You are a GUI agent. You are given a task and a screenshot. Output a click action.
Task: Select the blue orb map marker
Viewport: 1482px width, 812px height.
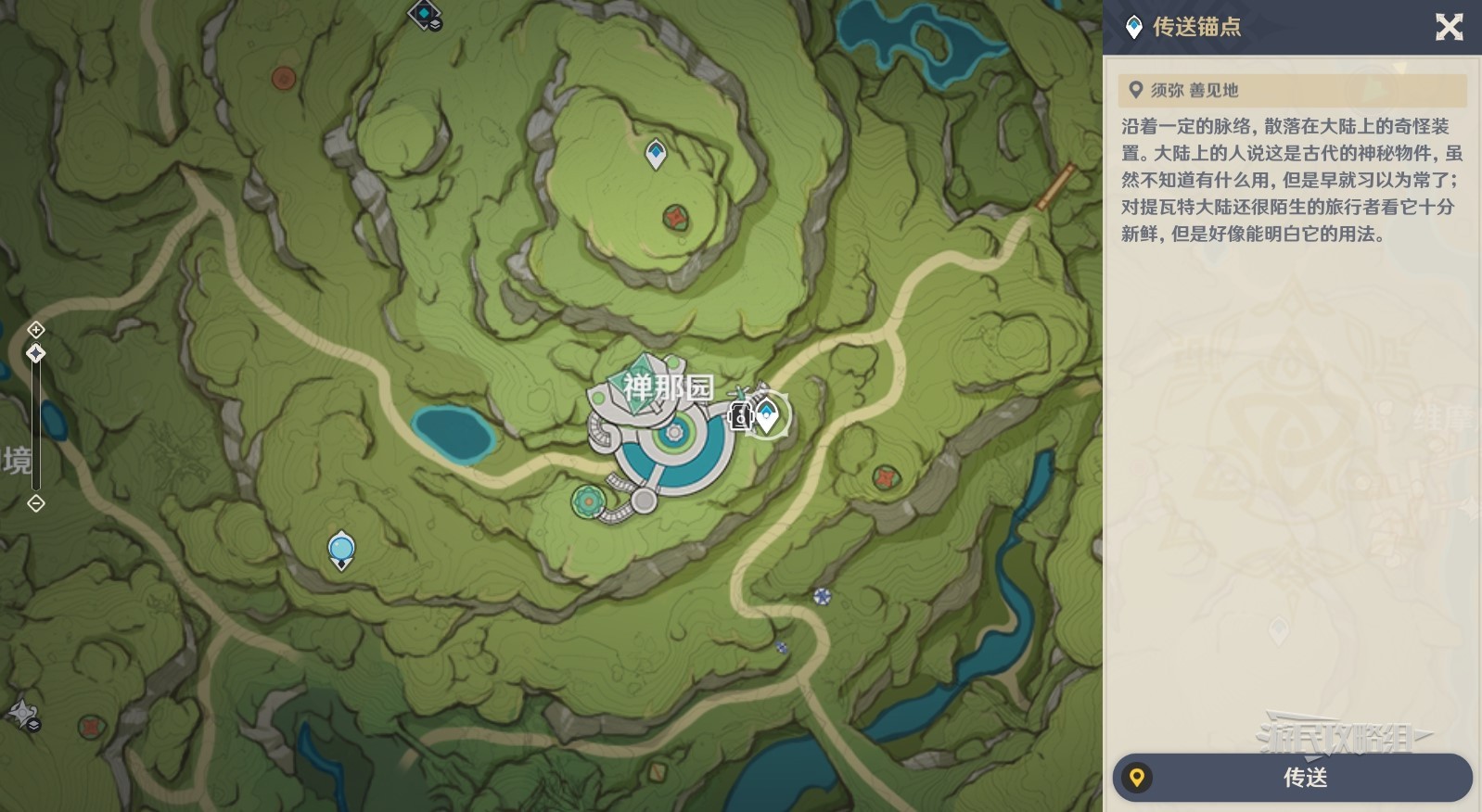tap(341, 550)
